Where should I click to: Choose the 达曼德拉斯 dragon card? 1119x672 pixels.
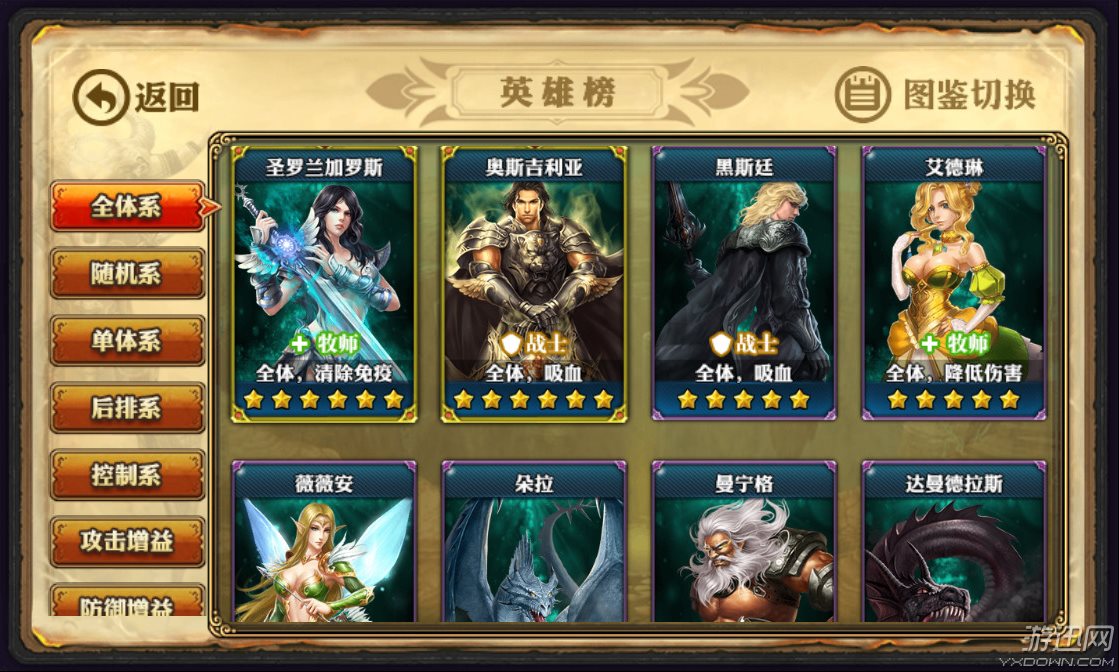[x=954, y=545]
